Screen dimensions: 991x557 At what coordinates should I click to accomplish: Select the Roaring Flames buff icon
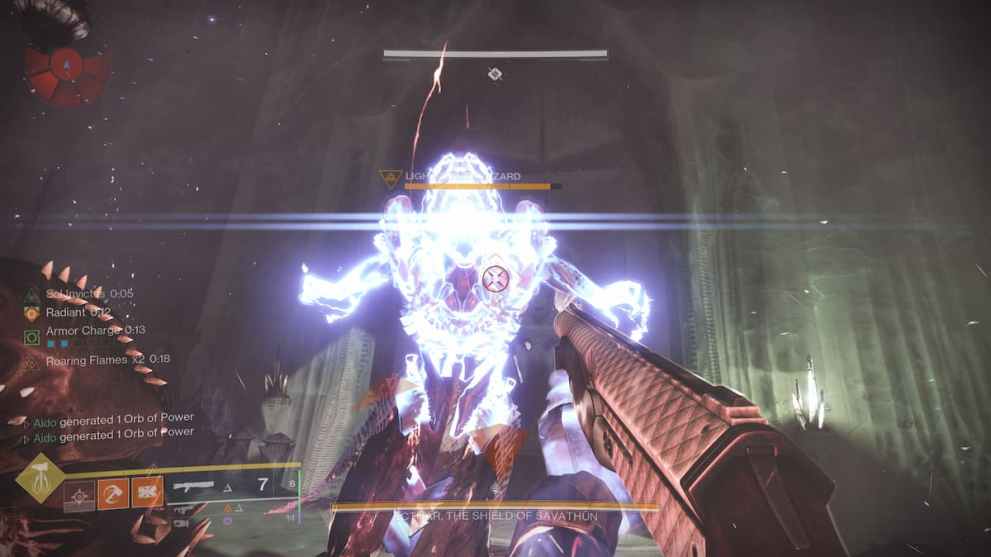33,361
